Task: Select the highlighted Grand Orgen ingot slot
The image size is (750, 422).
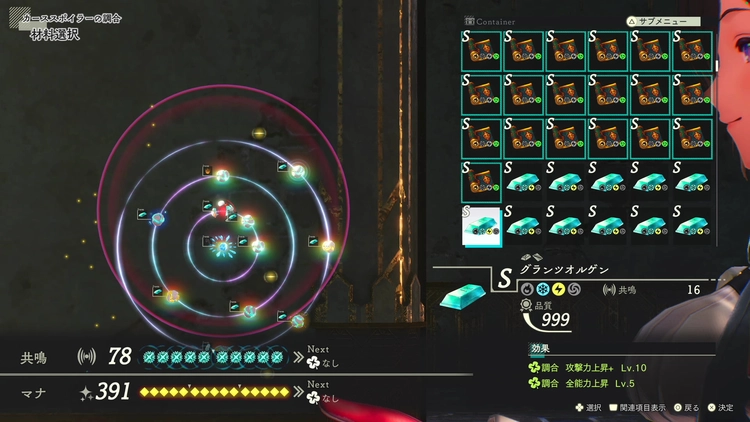Action: click(x=481, y=225)
